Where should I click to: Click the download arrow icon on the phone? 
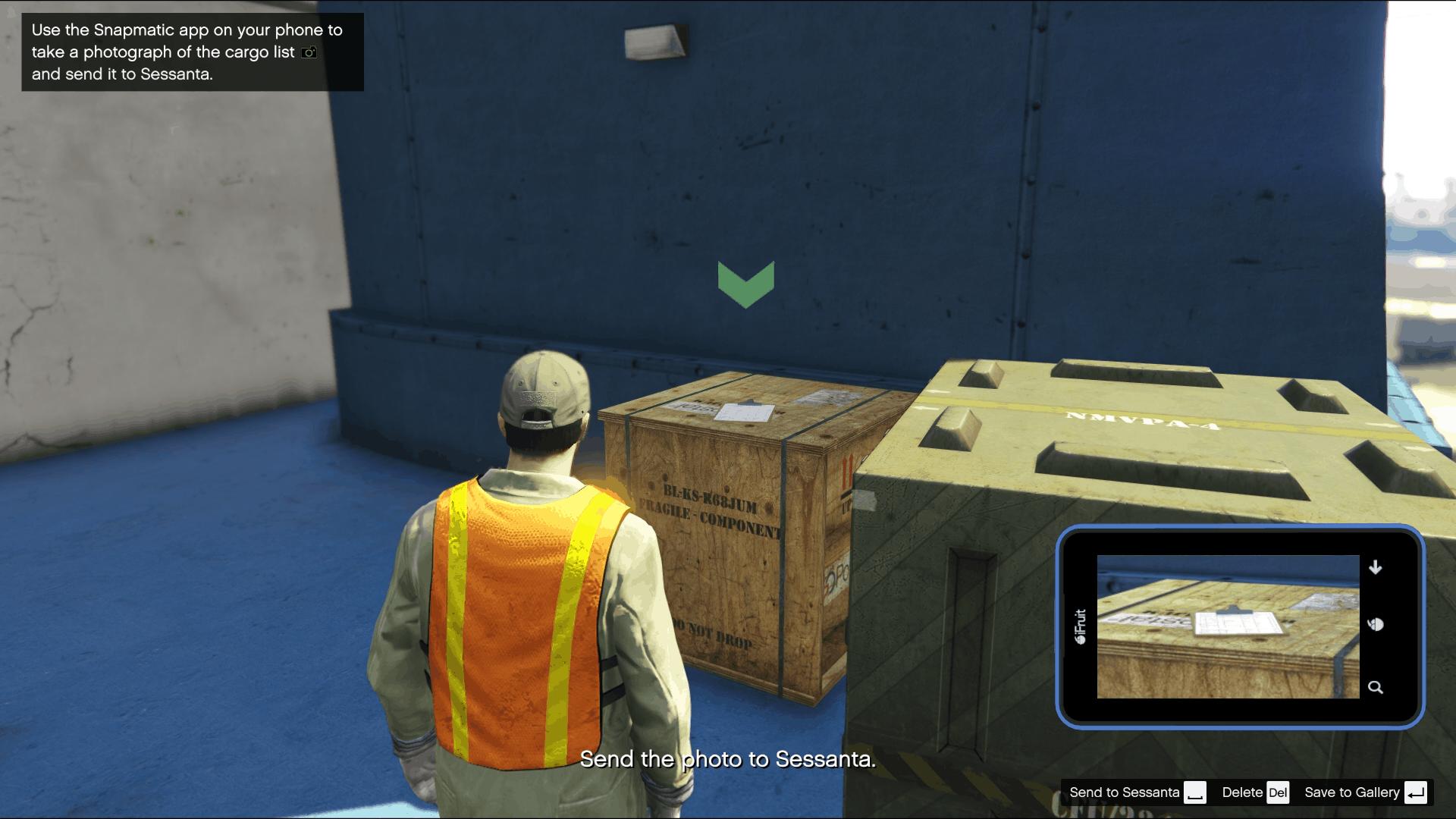coord(1376,566)
